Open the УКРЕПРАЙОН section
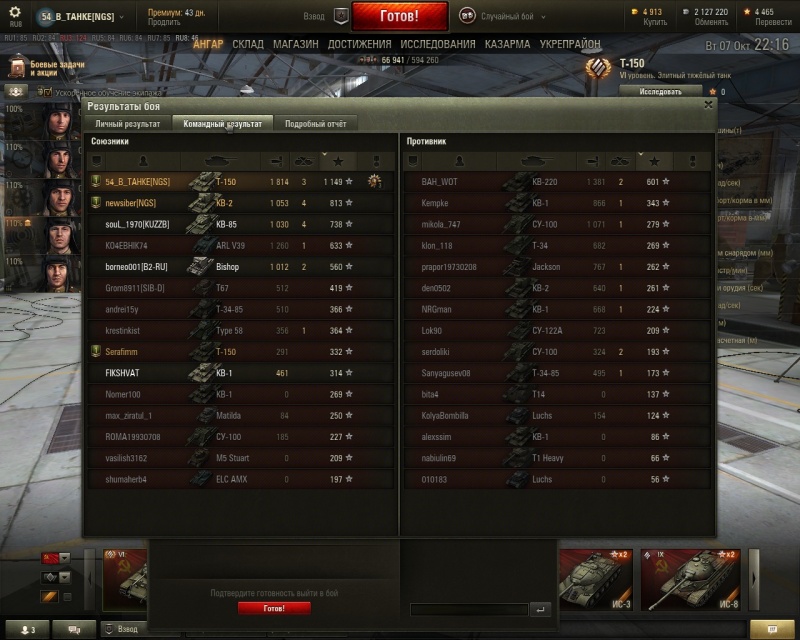Screen dimensions: 800x640 pyautogui.click(x=571, y=45)
